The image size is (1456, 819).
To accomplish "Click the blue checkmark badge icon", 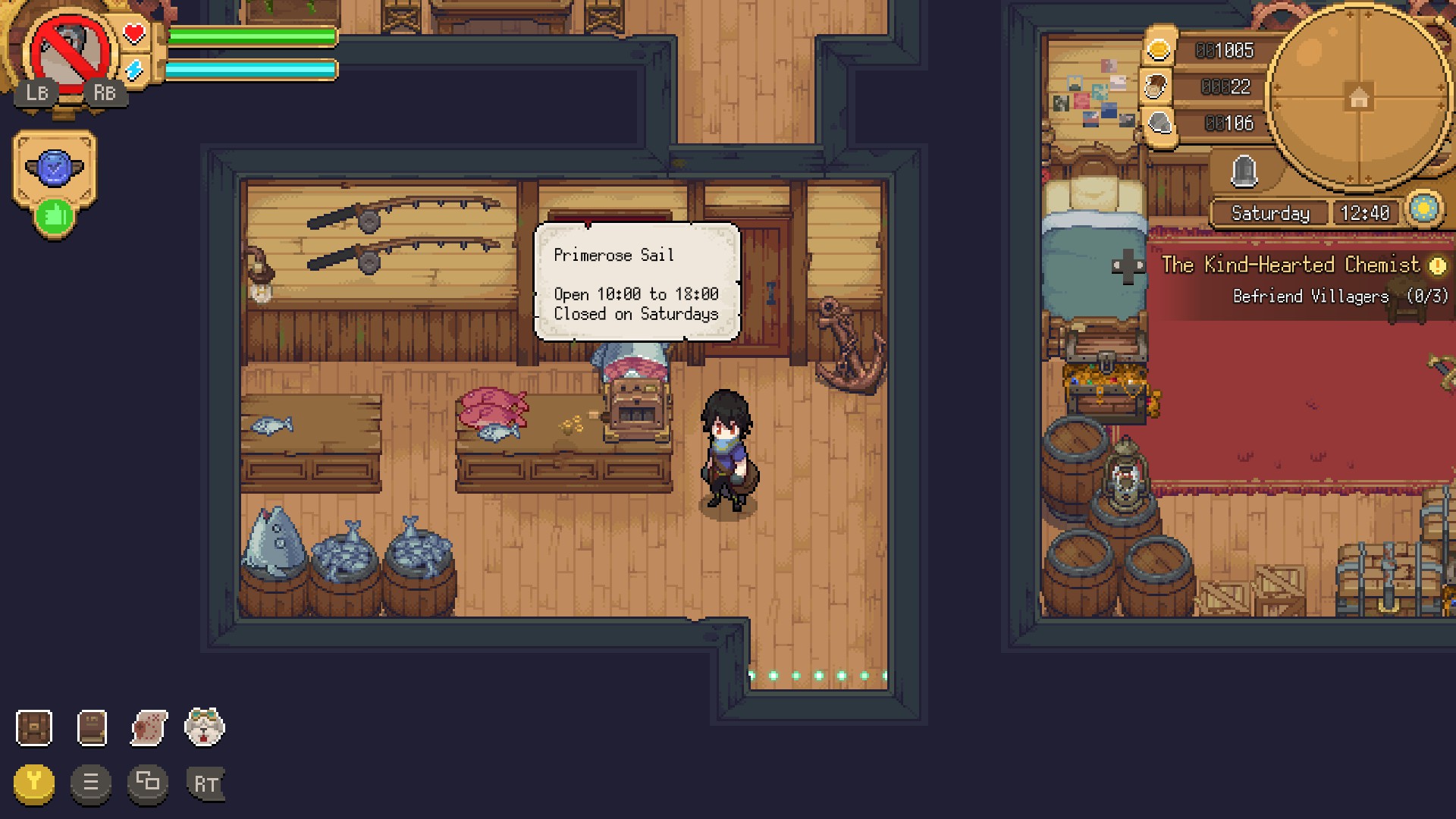I will coord(55,168).
